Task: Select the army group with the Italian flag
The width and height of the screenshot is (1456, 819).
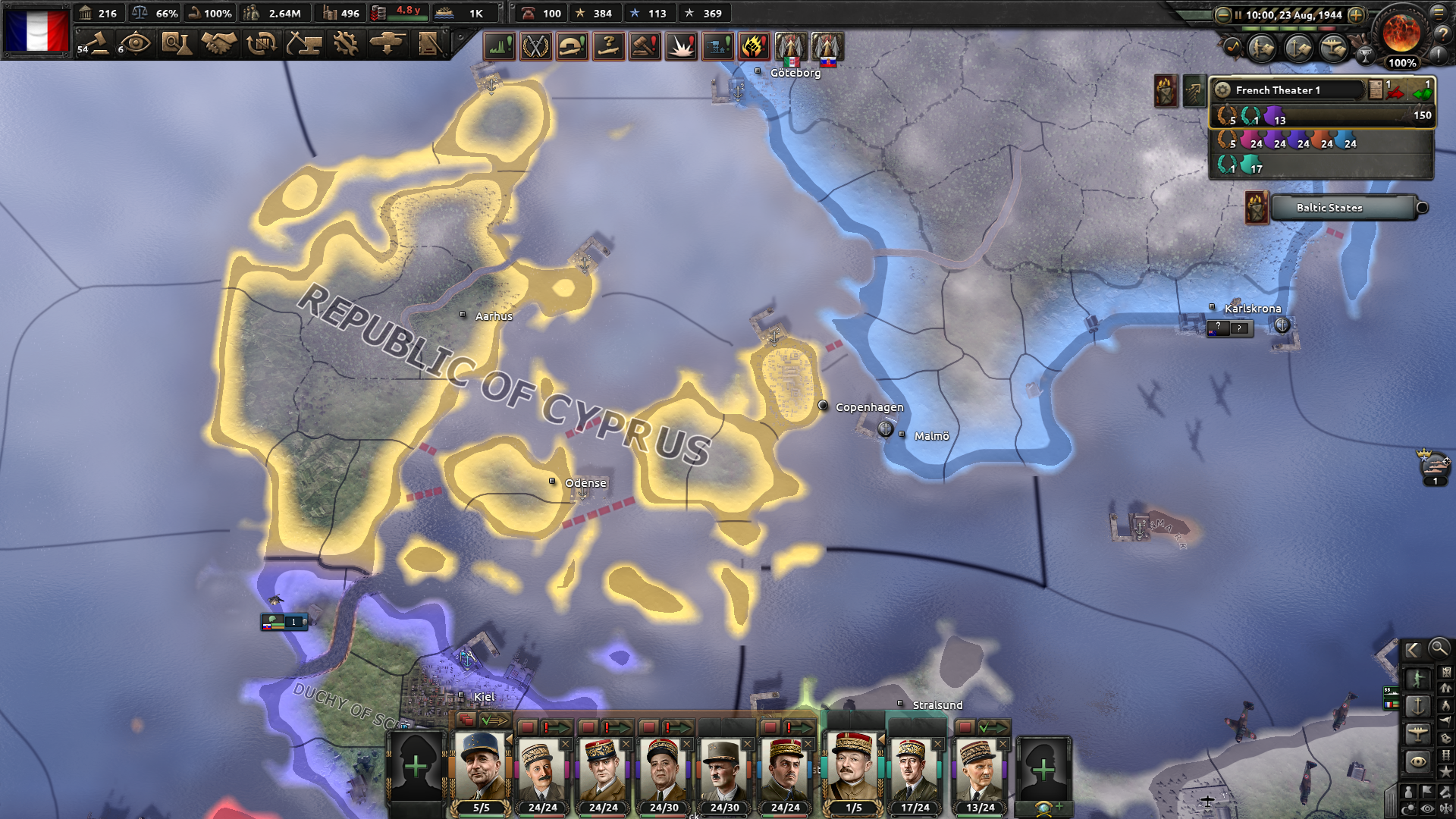Action: [x=789, y=47]
